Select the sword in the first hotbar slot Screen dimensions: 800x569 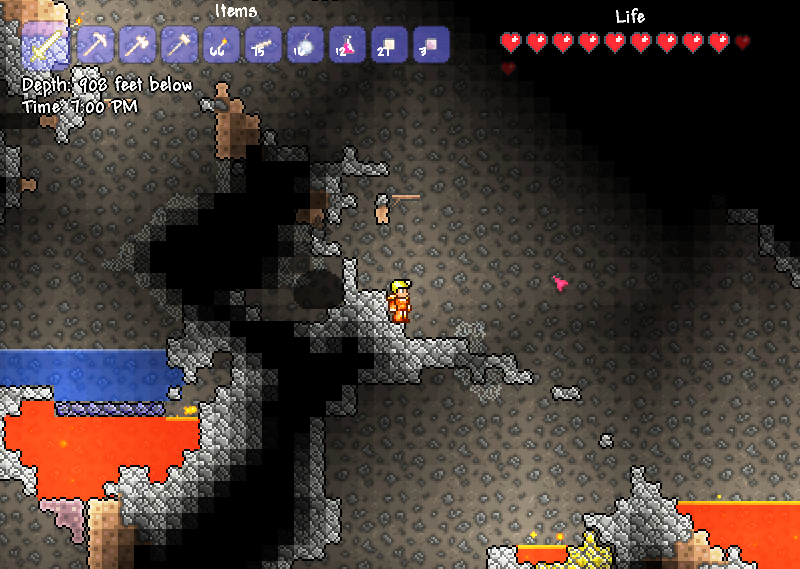point(45,44)
